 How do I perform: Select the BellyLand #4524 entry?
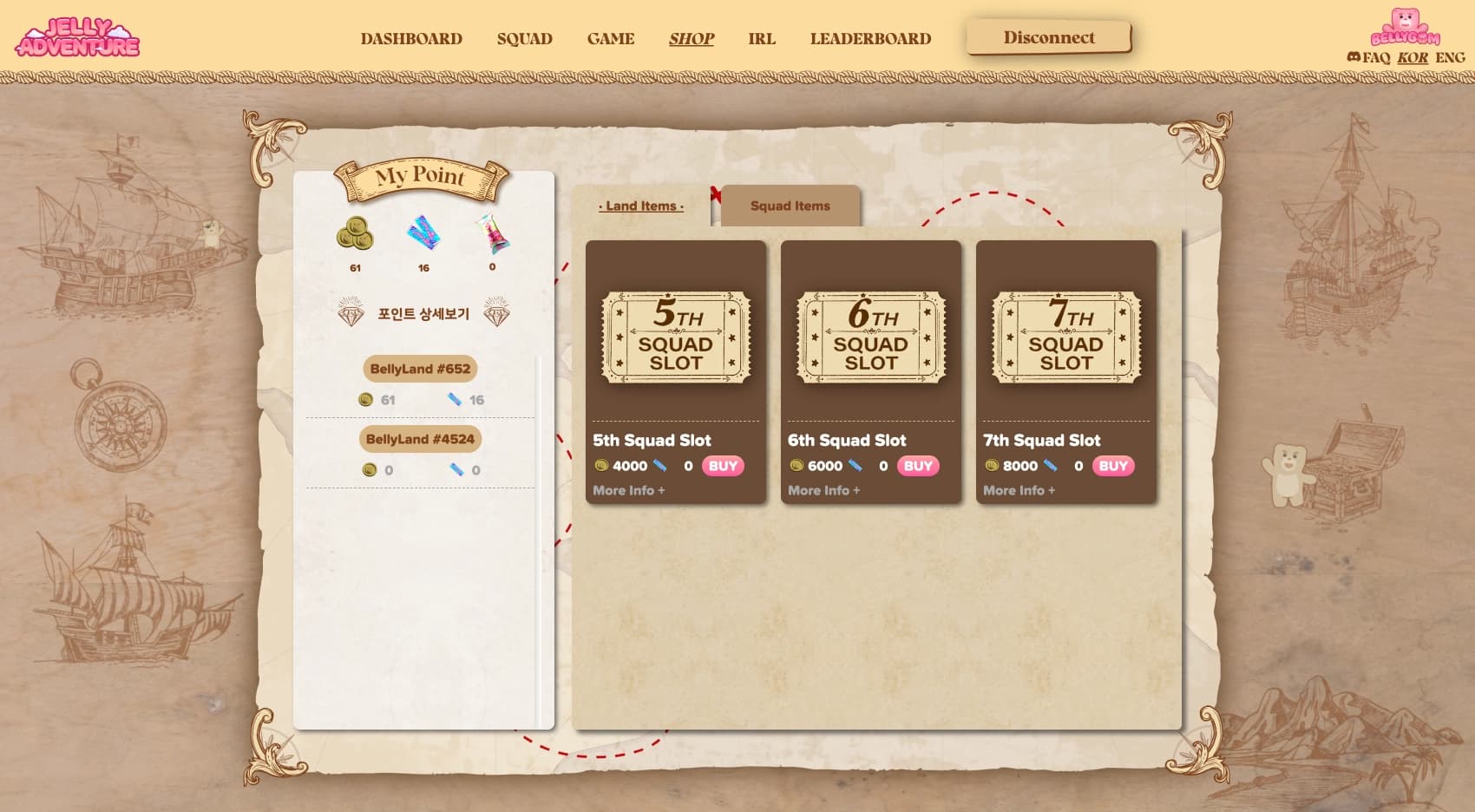420,440
